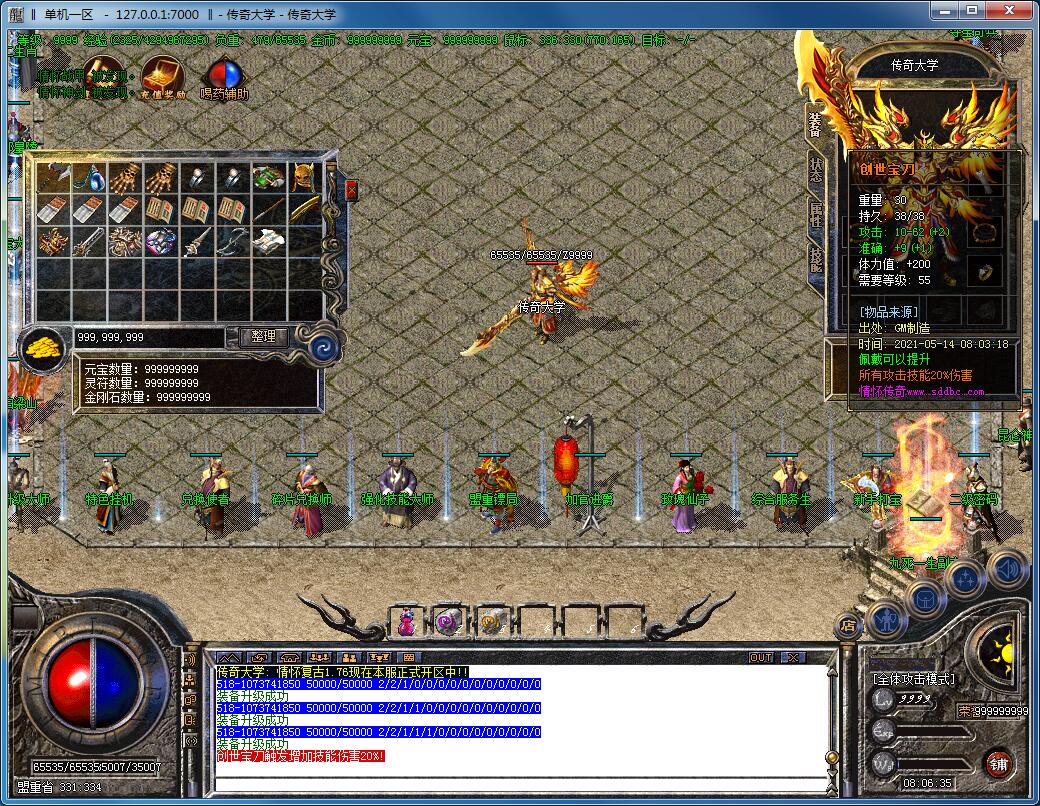Screen dimensions: 1040x806
Task: Pick the green armor item in the bag
Action: click(x=267, y=178)
